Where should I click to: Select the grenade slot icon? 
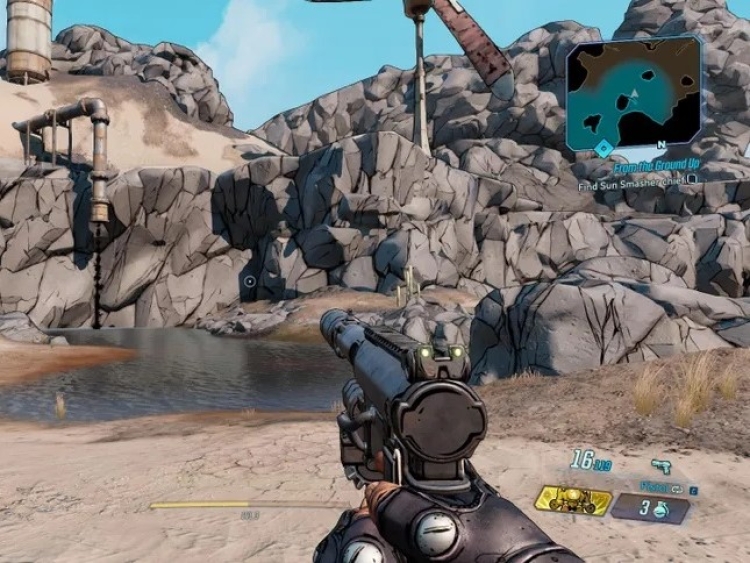[650, 508]
